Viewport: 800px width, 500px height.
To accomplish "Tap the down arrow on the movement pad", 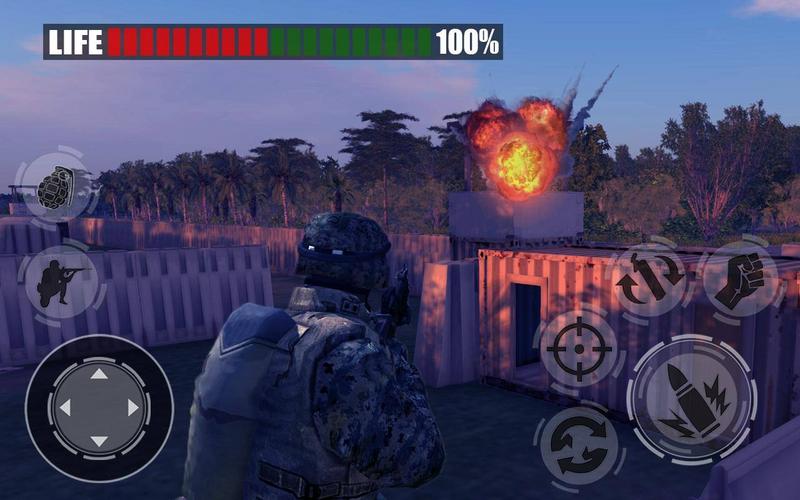I will 98,441.
